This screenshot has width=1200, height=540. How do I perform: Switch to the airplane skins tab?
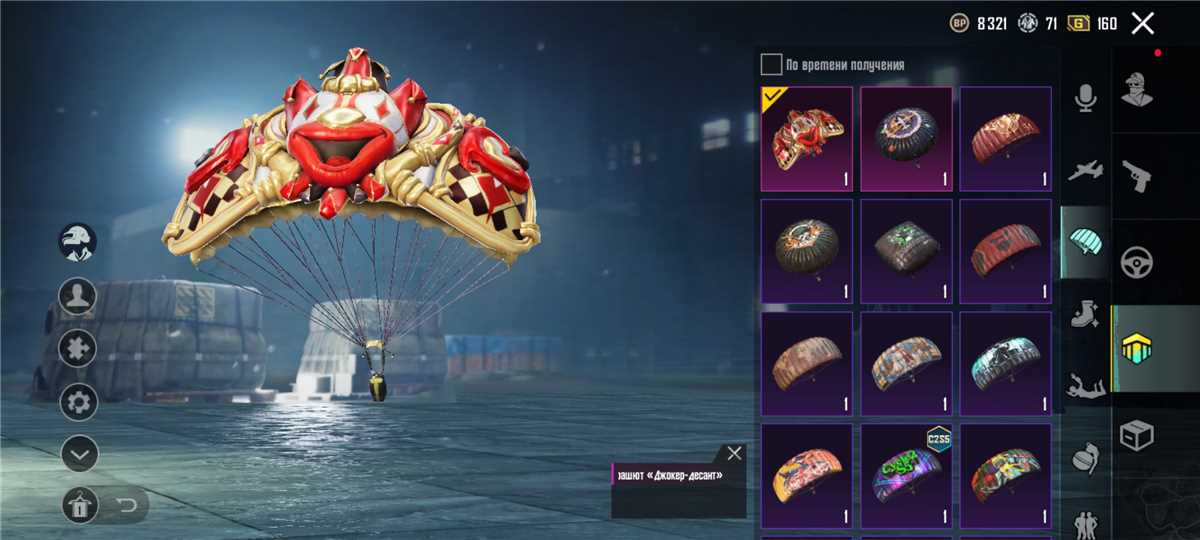[1085, 171]
